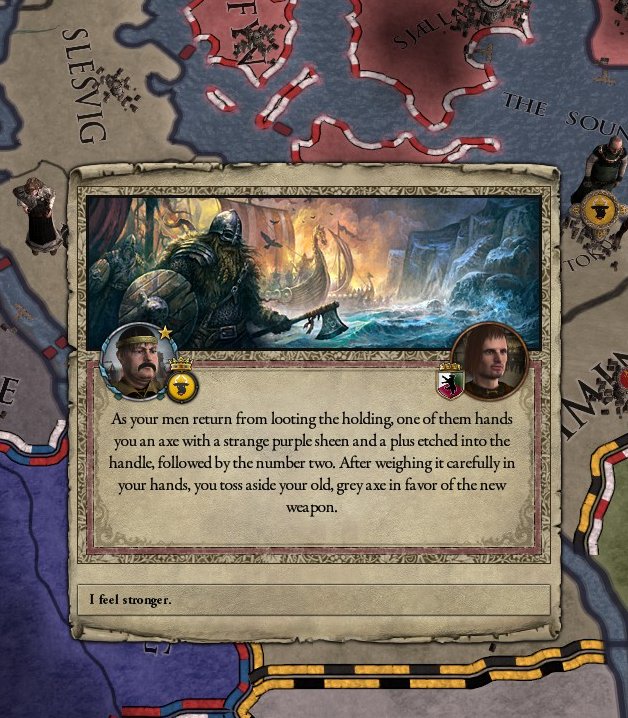The image size is (628, 718).
Task: Click the golden bull coat of arms
Action: (x=182, y=383)
